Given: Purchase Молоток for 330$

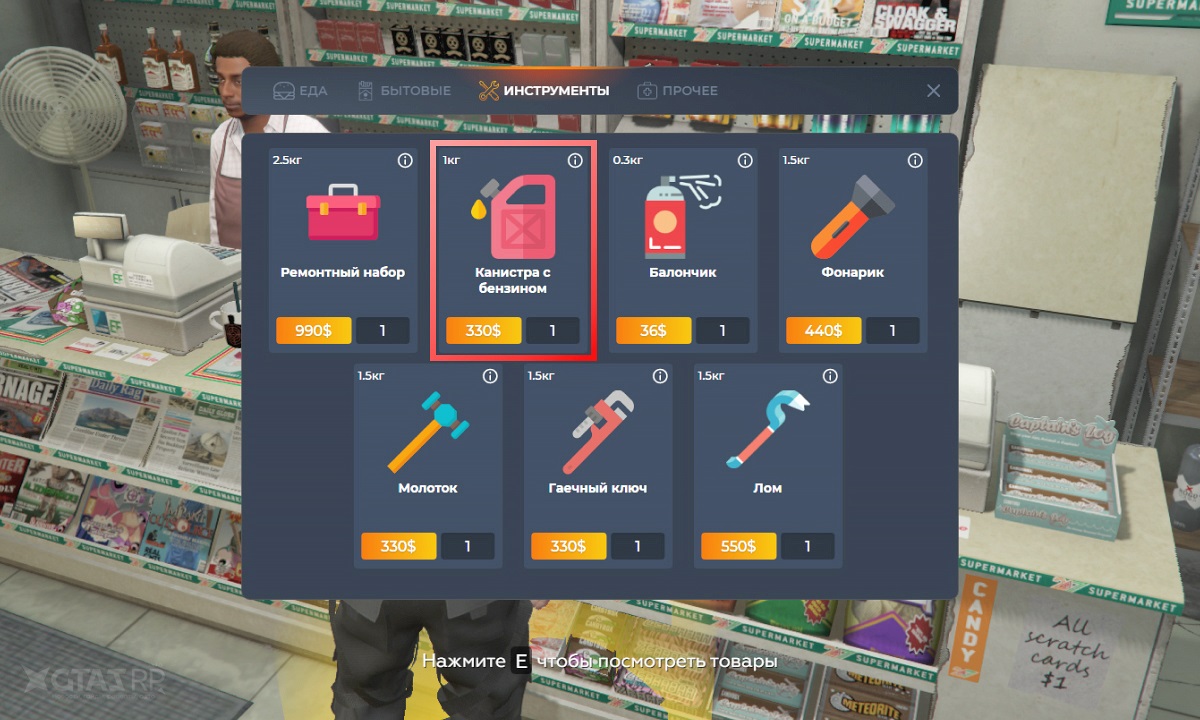Looking at the screenshot, I should coord(398,547).
